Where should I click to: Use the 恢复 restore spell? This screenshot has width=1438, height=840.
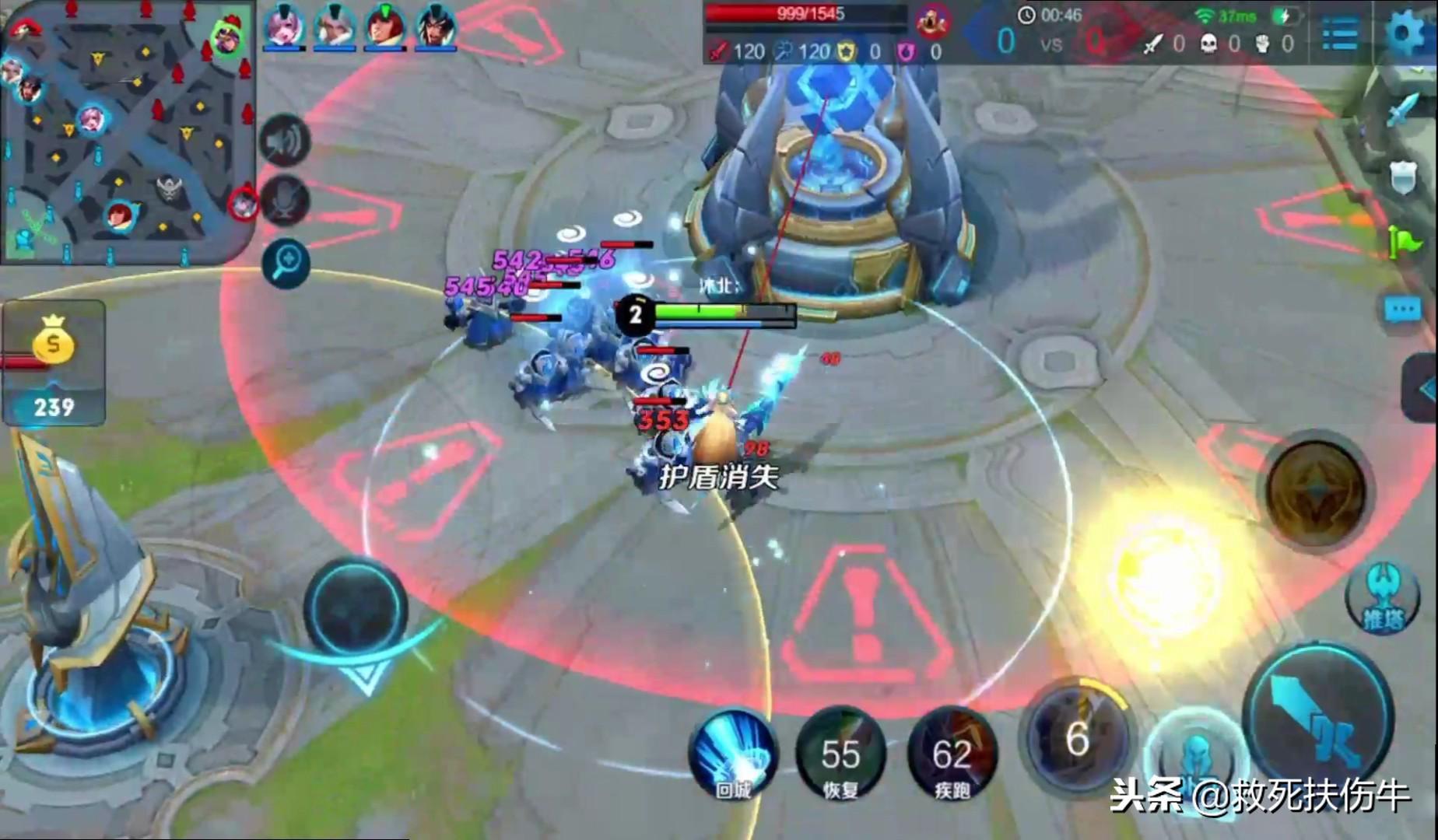840,754
